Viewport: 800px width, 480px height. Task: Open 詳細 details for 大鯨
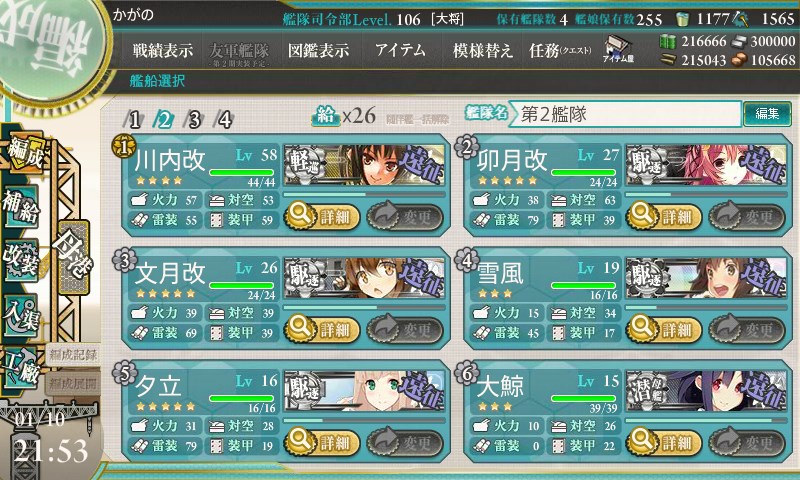(x=662, y=443)
